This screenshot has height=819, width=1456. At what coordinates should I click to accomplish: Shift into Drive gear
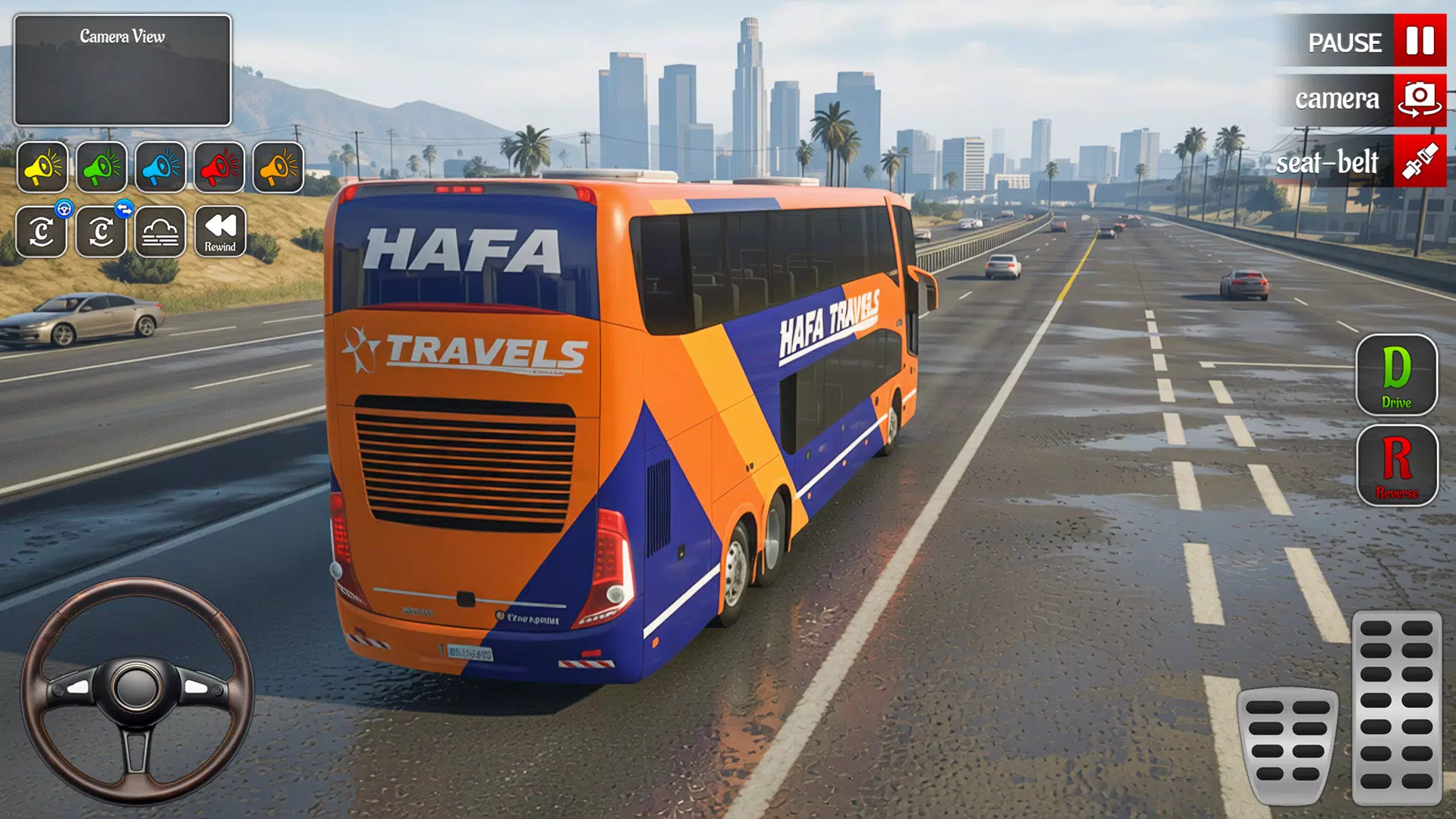1396,375
